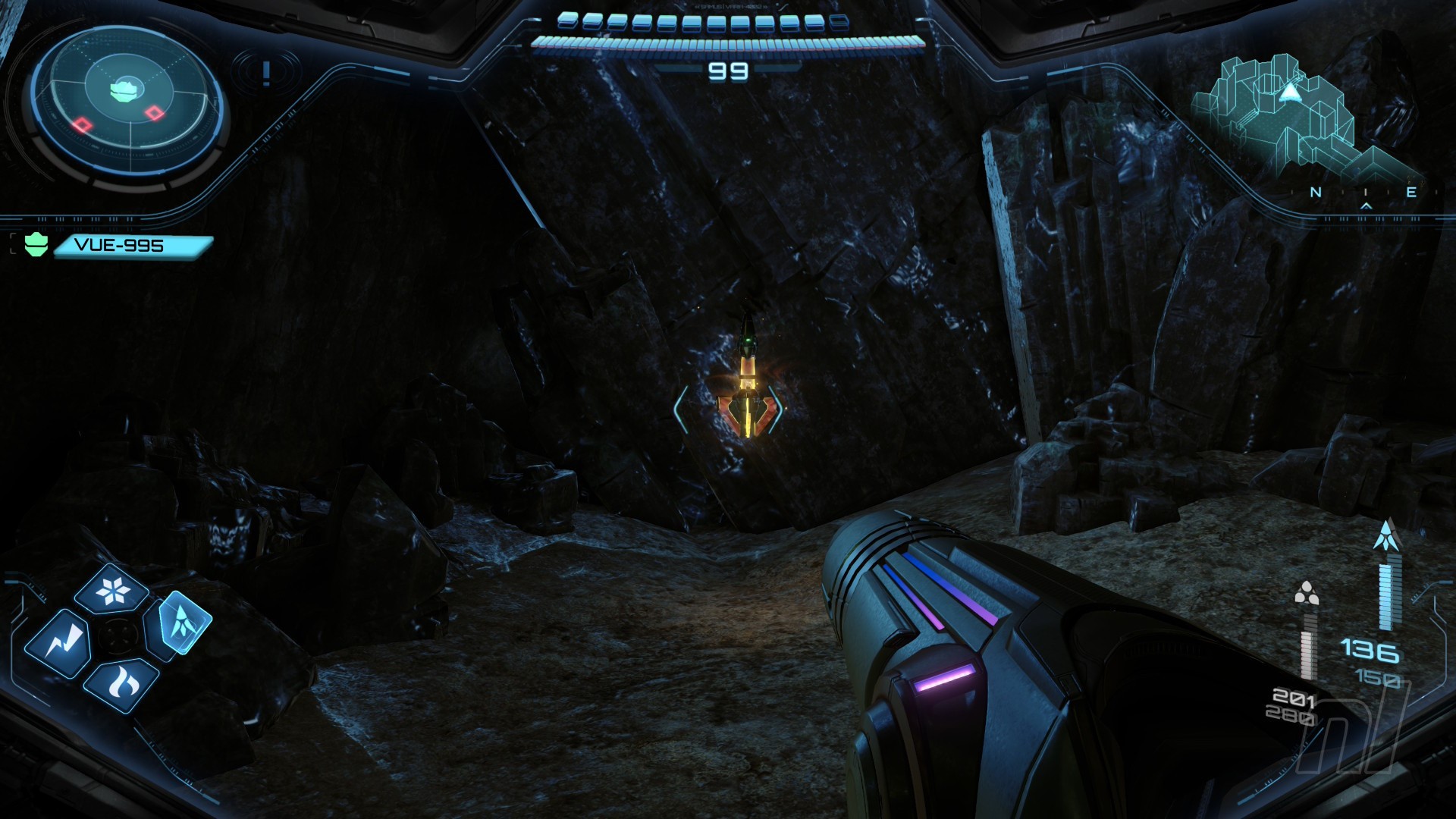This screenshot has width=1456, height=819.
Task: Activate the lightning bolt shot icon
Action: [x=58, y=644]
